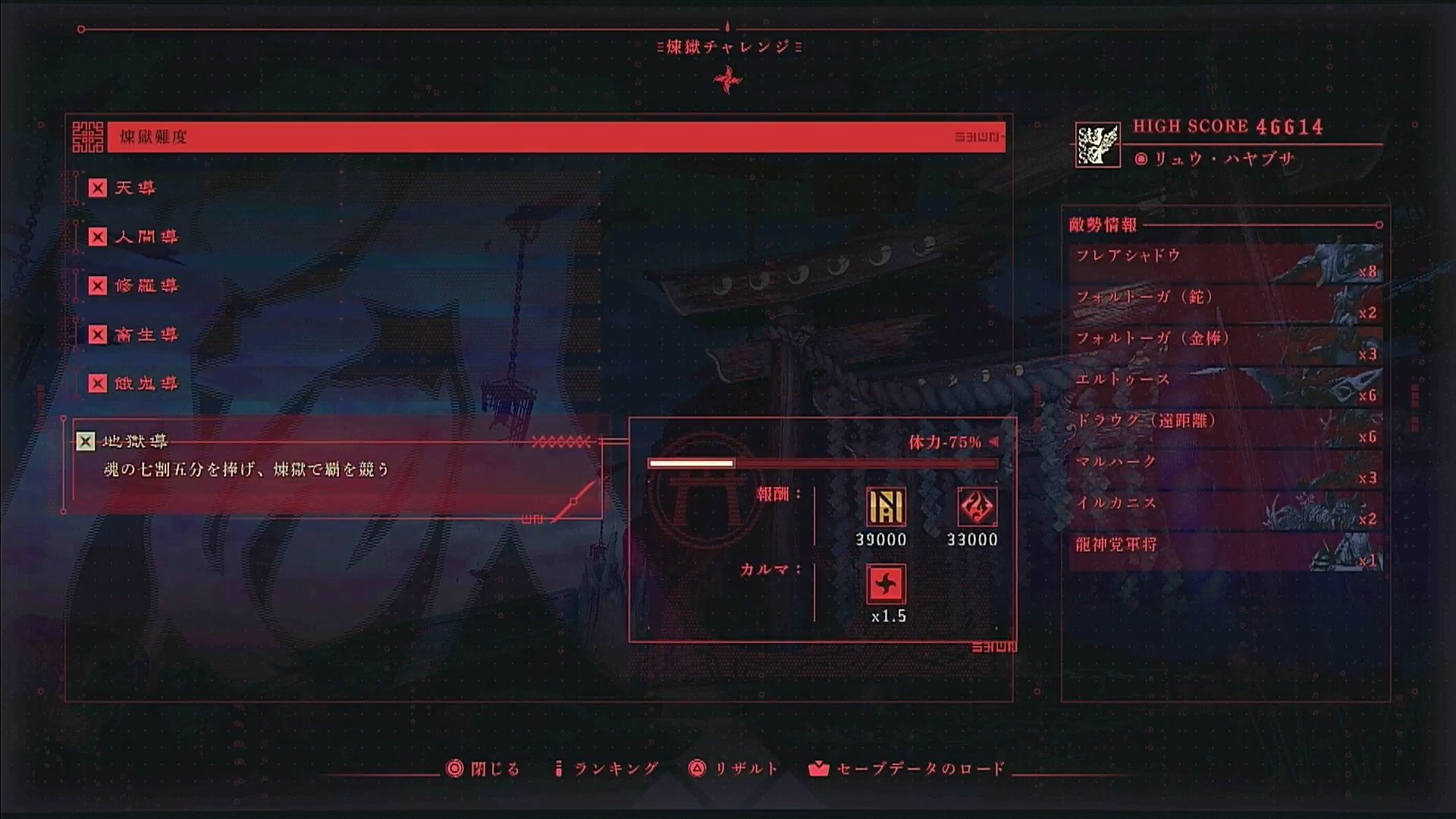Image resolution: width=1456 pixels, height=819 pixels.
Task: Click the エルトゥース enemy row
Action: pyautogui.click(x=1225, y=386)
